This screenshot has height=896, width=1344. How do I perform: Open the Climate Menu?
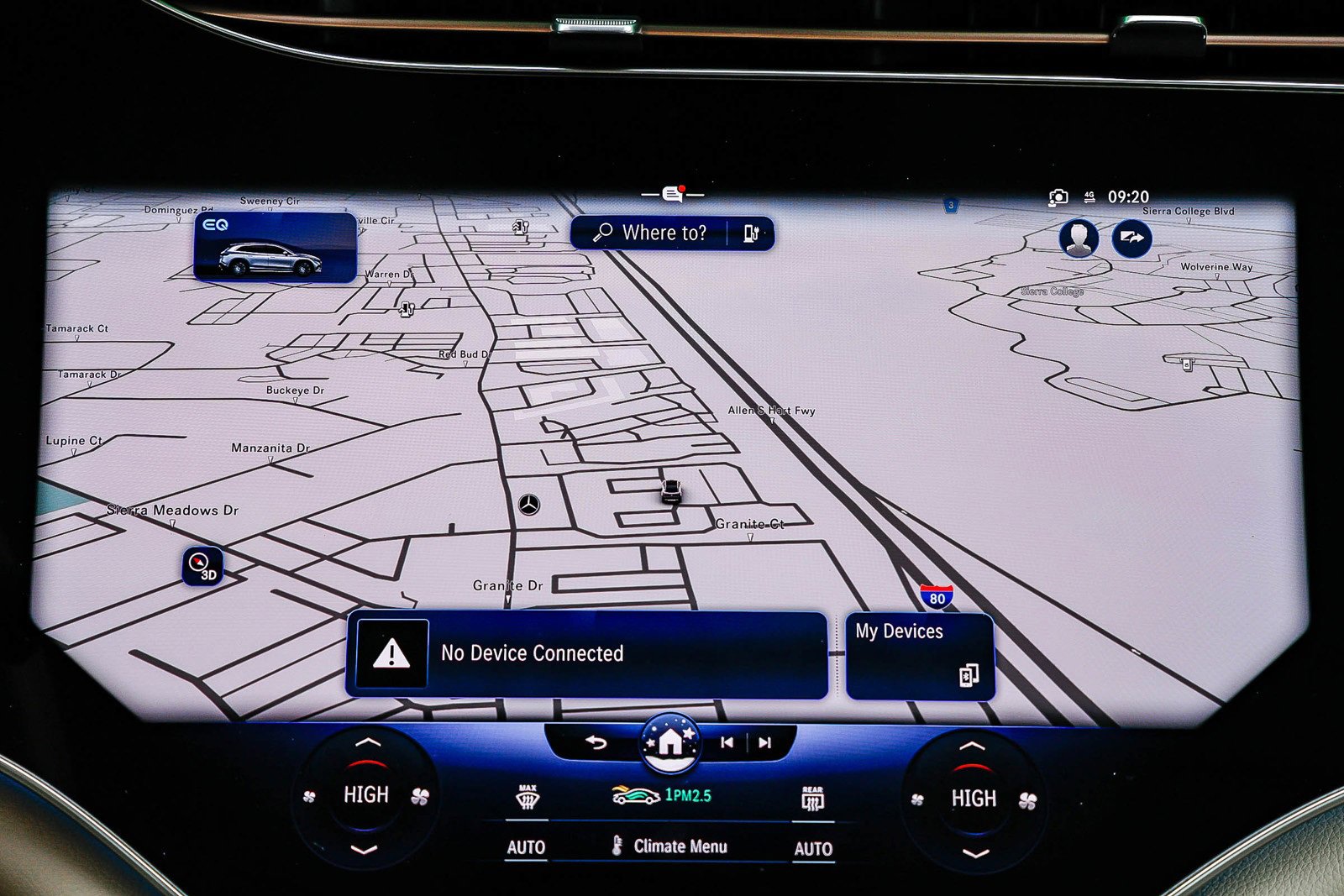670,846
